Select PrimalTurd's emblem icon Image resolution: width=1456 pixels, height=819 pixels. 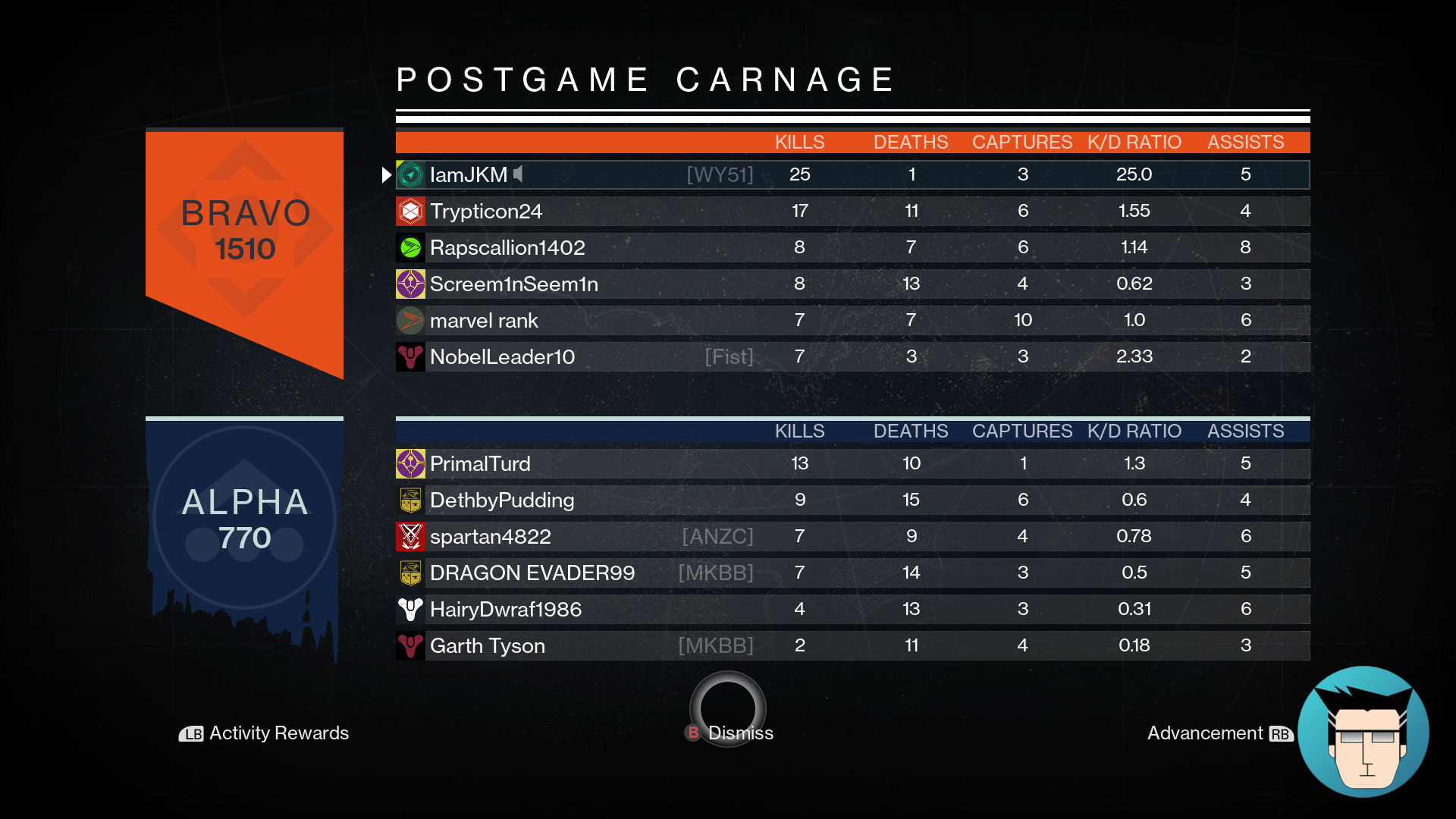(x=409, y=463)
